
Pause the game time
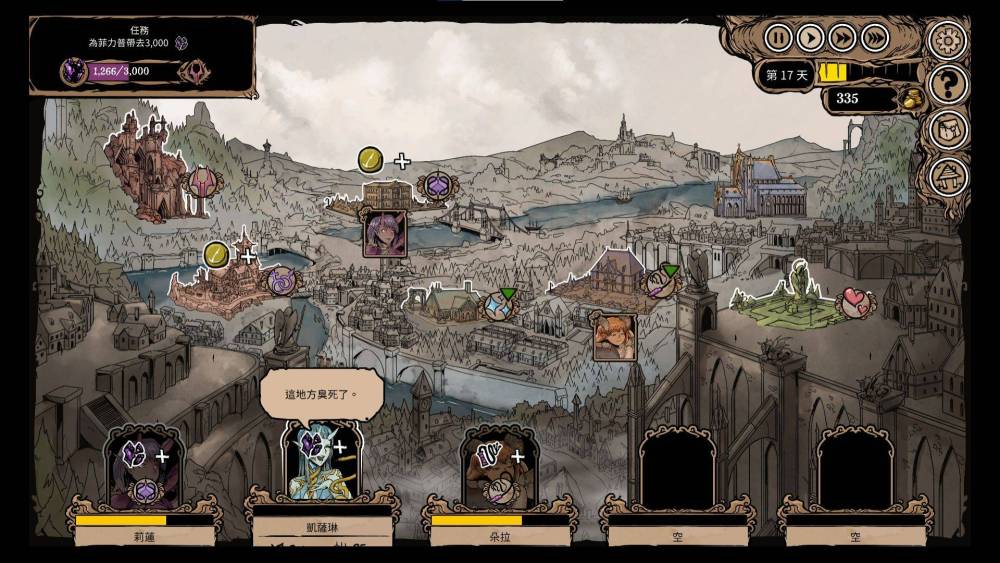778,38
